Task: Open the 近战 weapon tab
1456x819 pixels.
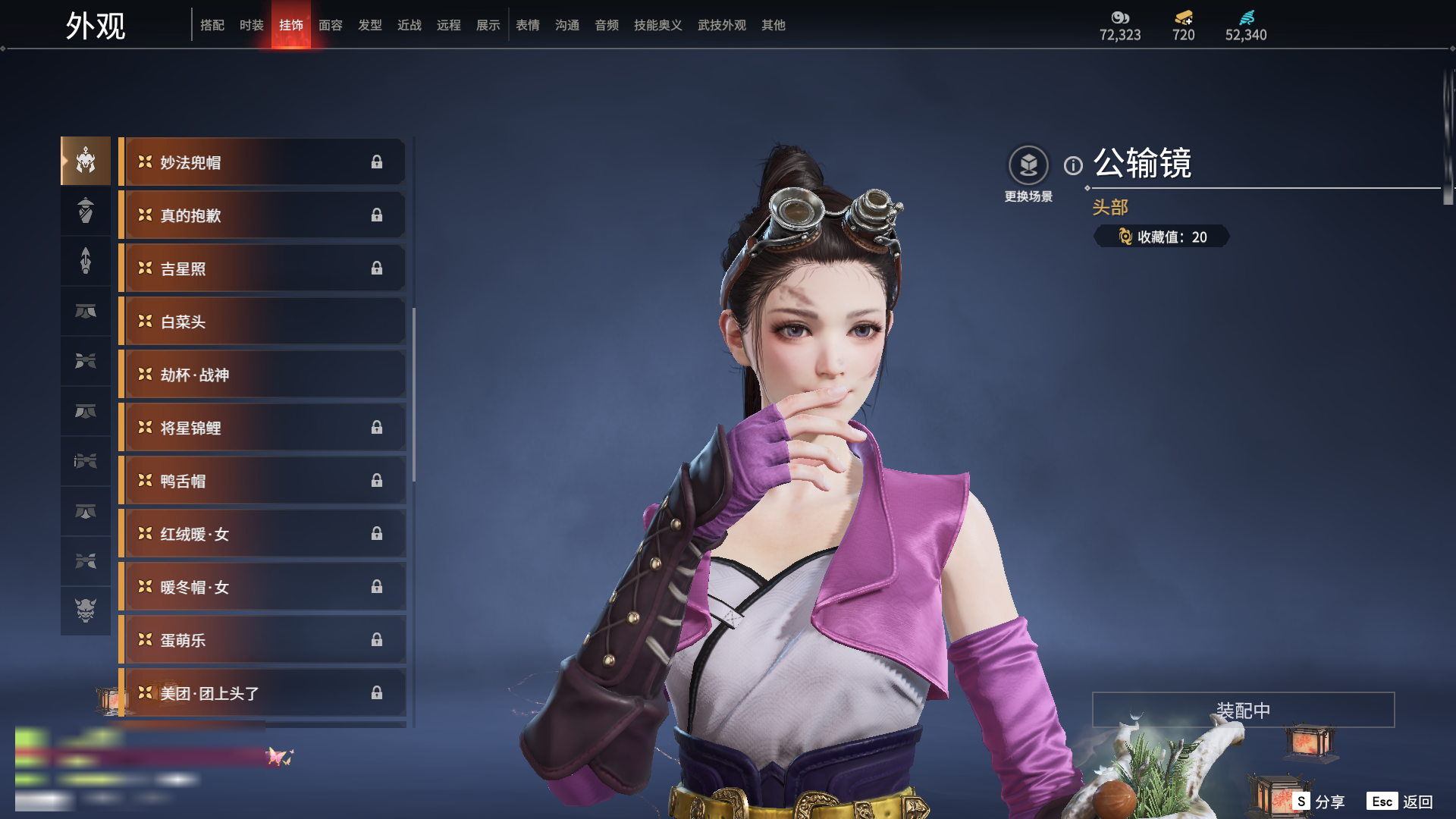Action: point(409,25)
